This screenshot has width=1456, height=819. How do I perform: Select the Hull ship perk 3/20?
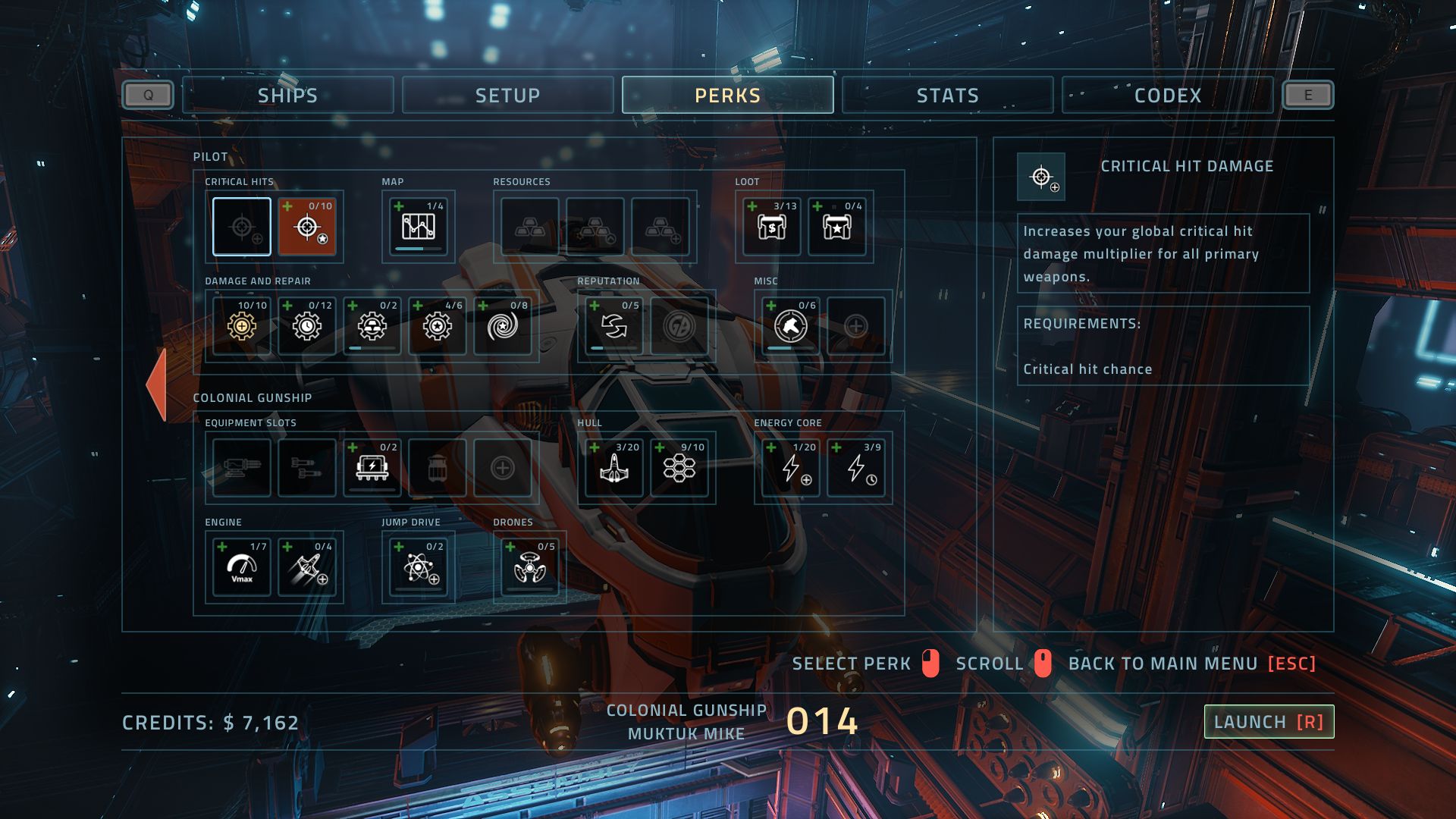point(614,468)
